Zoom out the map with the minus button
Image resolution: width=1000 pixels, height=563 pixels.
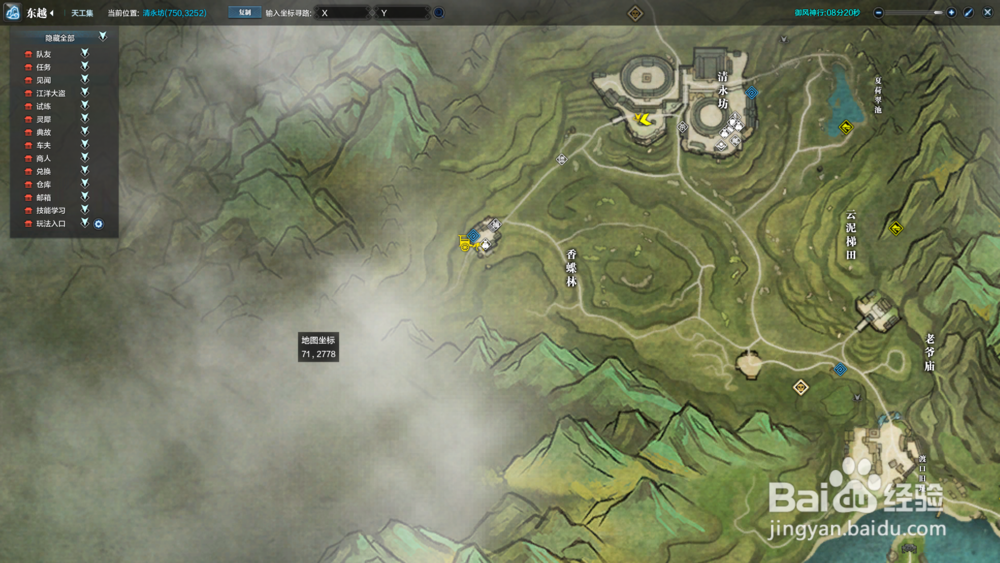pos(878,13)
